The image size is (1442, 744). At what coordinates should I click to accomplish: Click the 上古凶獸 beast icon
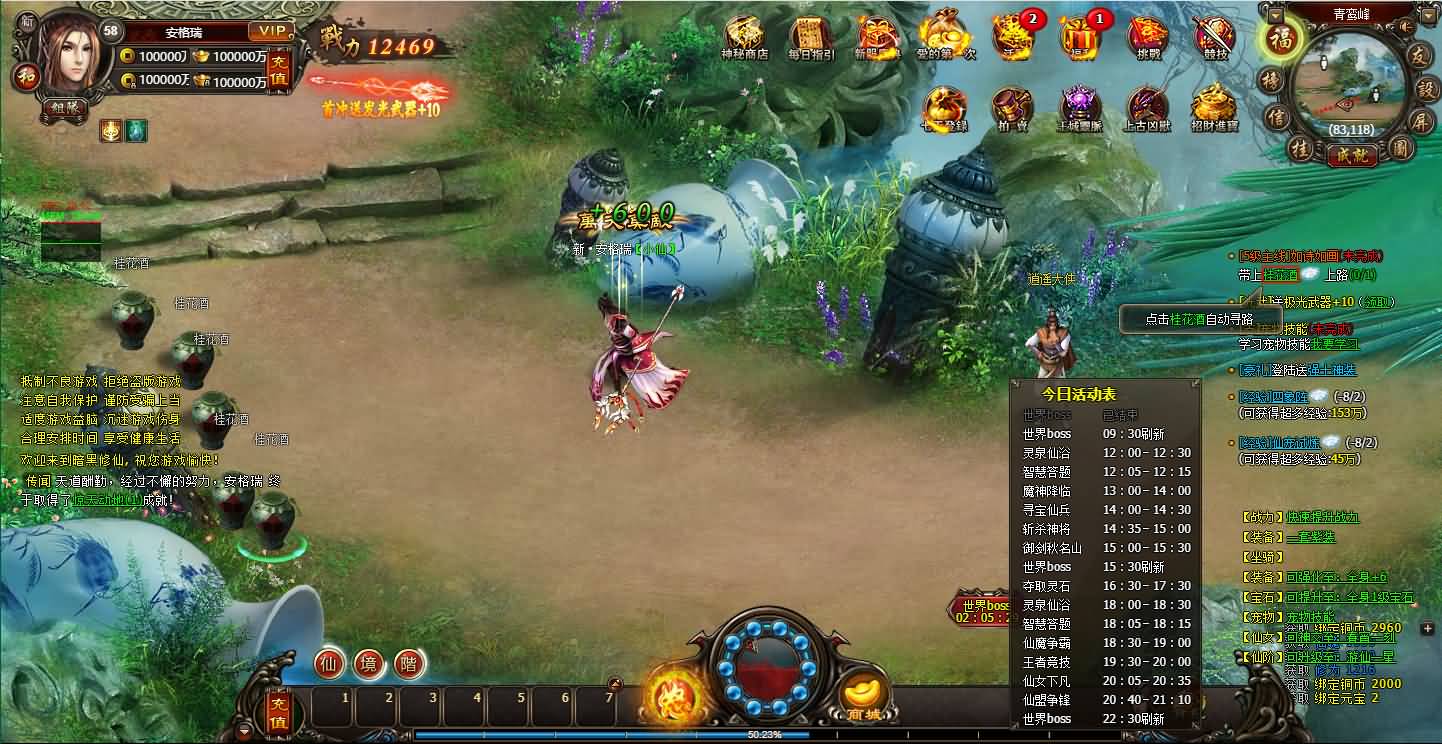pyautogui.click(x=1148, y=105)
